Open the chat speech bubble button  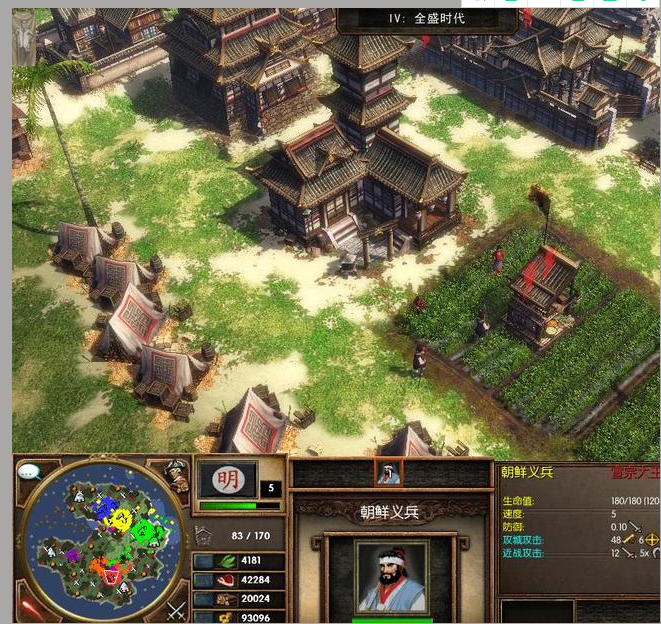[x=31, y=470]
